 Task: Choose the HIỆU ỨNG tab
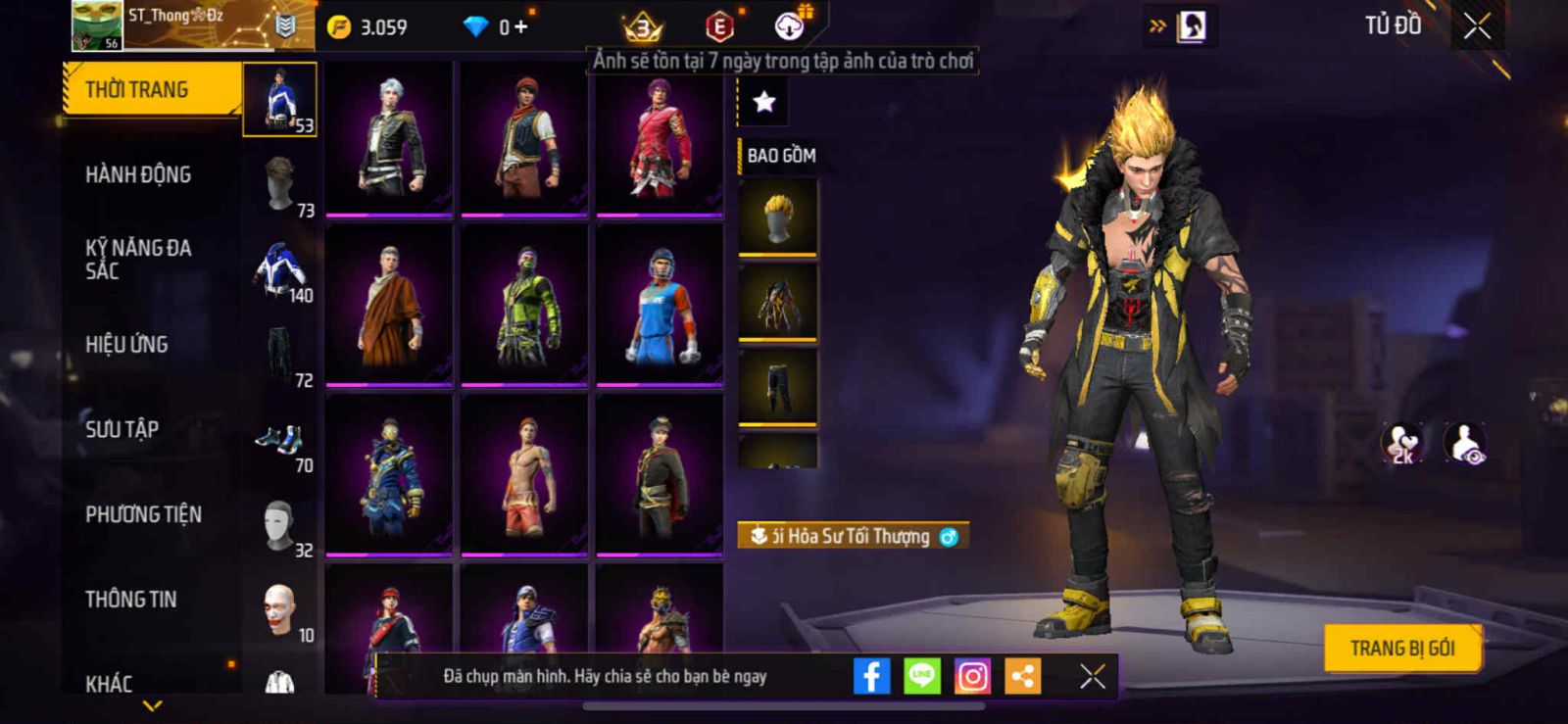tap(126, 344)
